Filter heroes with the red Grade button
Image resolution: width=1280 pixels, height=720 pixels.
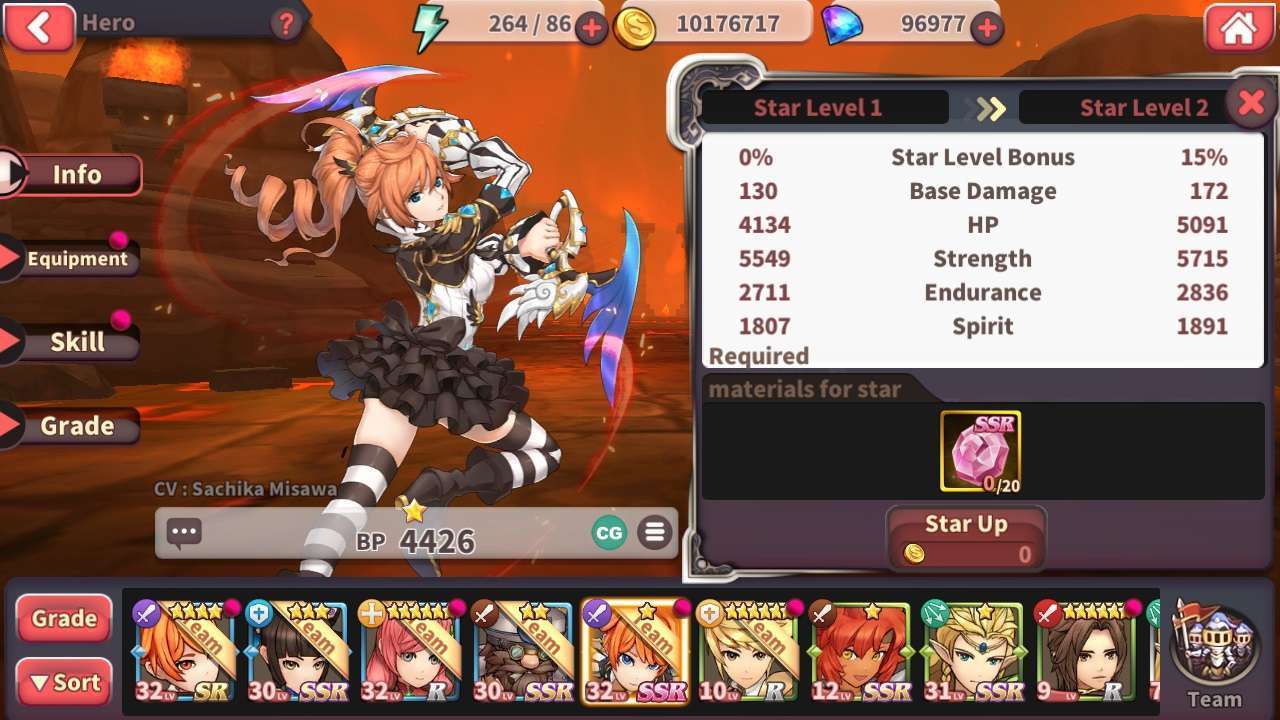[x=64, y=619]
